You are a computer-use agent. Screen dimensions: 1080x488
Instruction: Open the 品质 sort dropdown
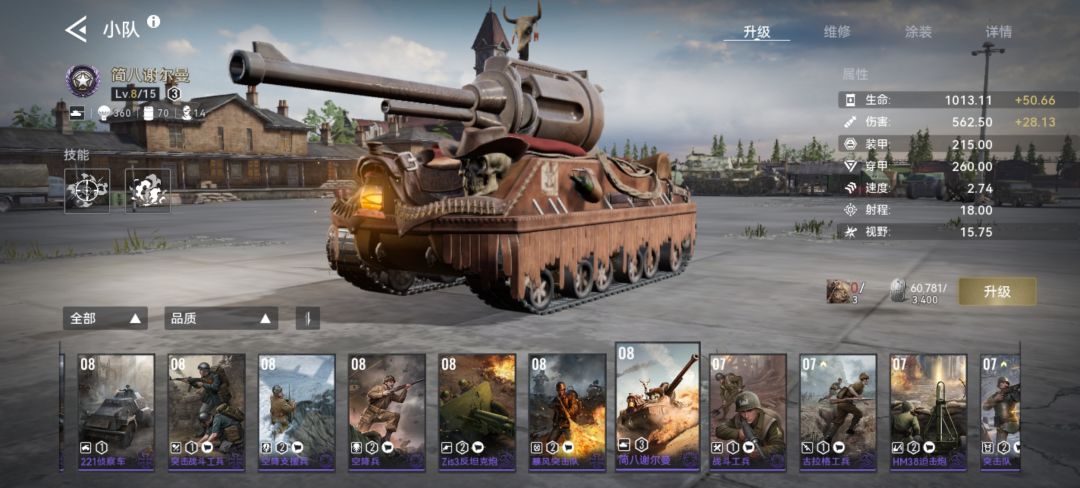221,318
